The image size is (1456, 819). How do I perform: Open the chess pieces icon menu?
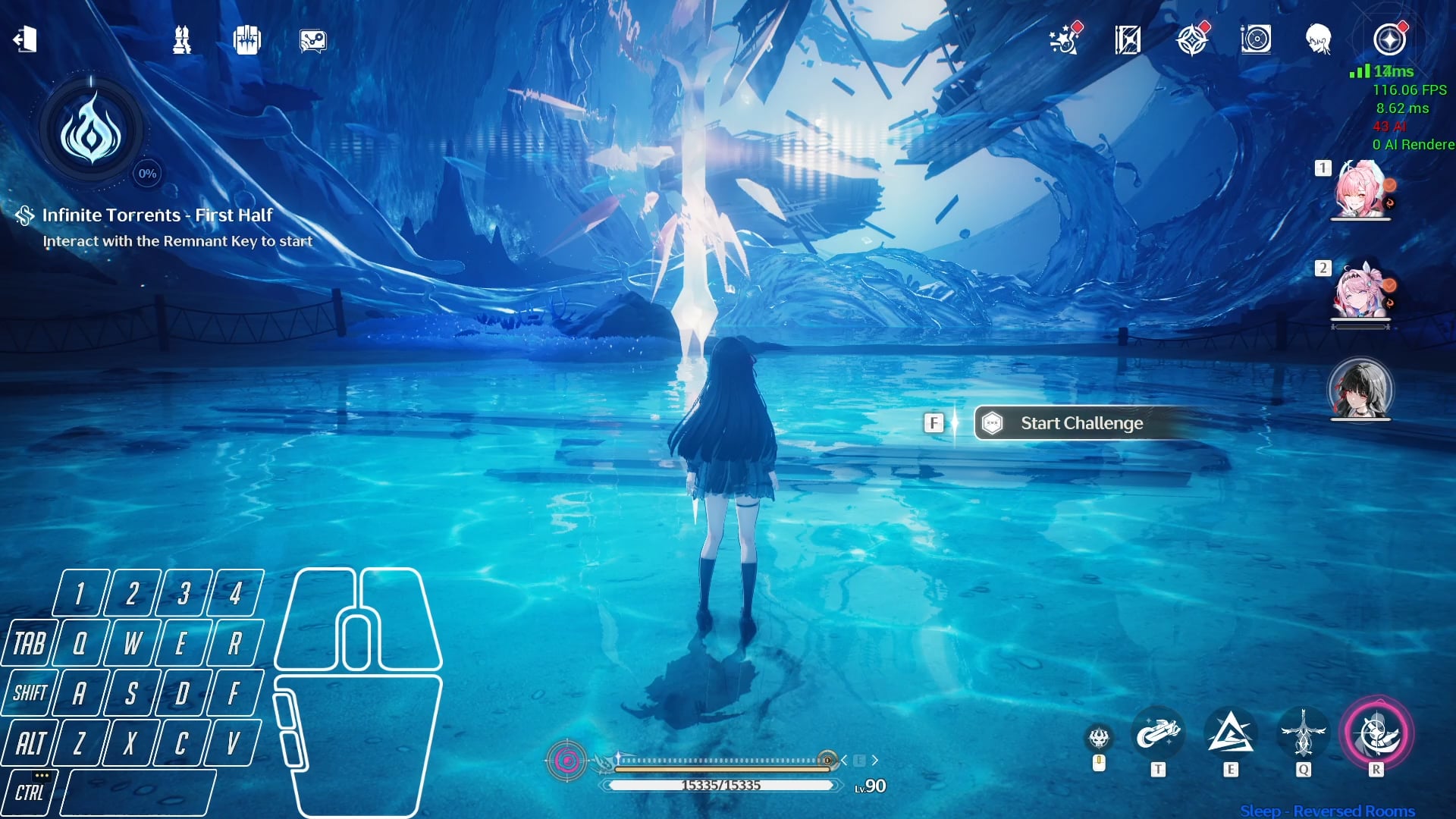tap(182, 39)
